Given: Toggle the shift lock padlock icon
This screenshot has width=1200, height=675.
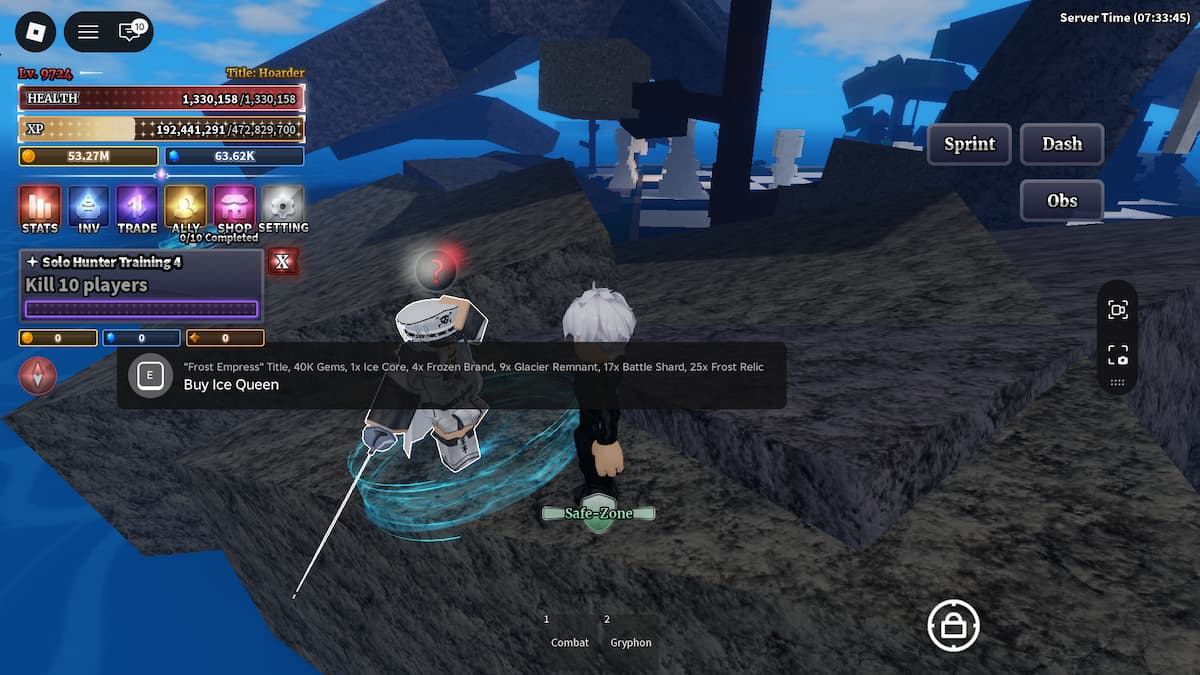Looking at the screenshot, I should (x=953, y=626).
